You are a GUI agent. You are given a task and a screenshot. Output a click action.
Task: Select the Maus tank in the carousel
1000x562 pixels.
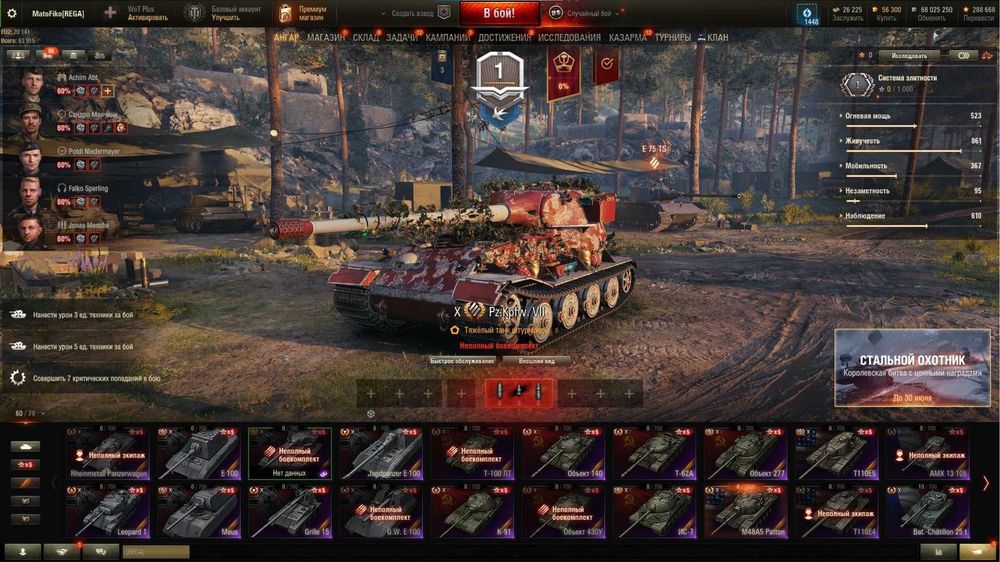(198, 510)
